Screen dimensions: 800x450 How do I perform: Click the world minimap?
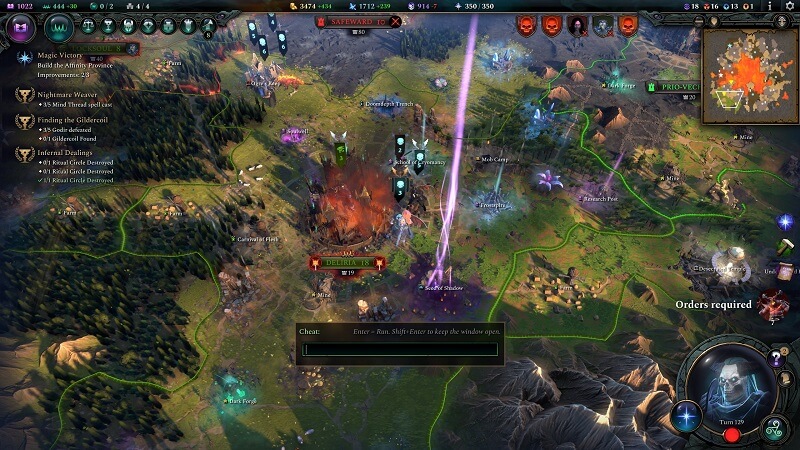click(749, 75)
